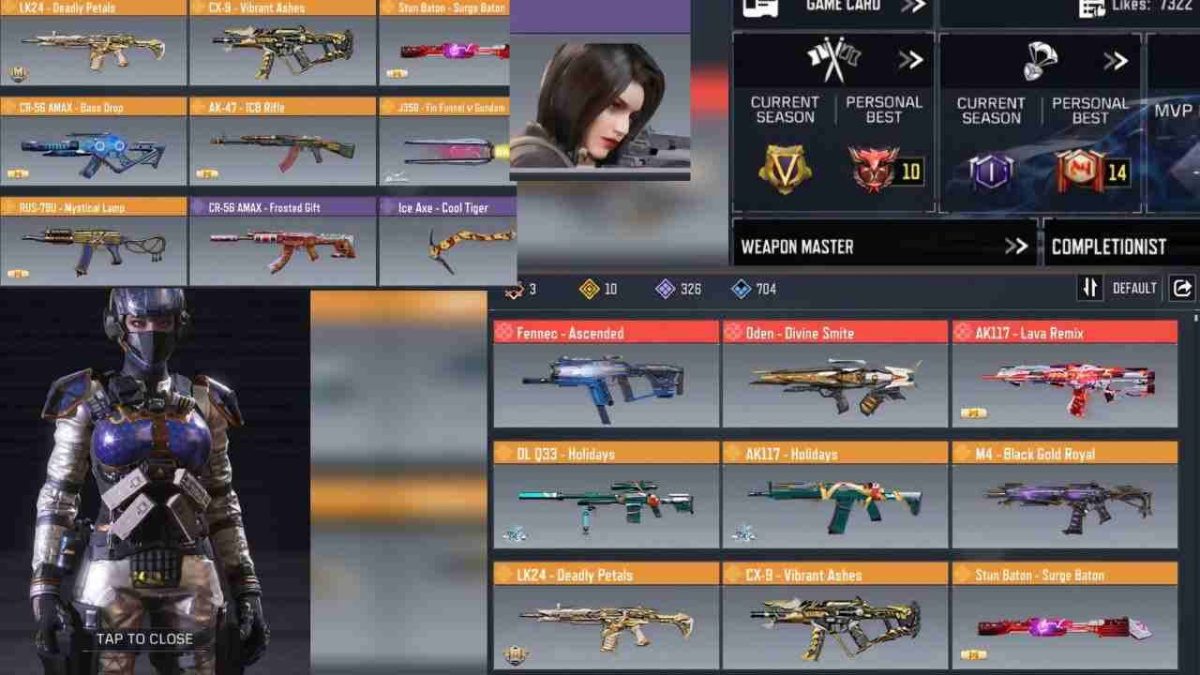Change the Default sort order
The width and height of the screenshot is (1200, 675).
(1121, 288)
